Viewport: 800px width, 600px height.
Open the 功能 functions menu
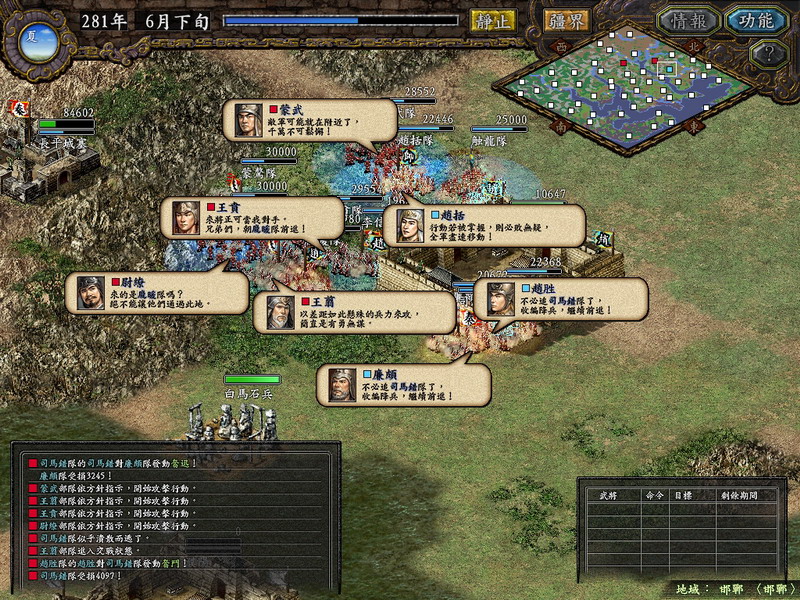point(755,20)
